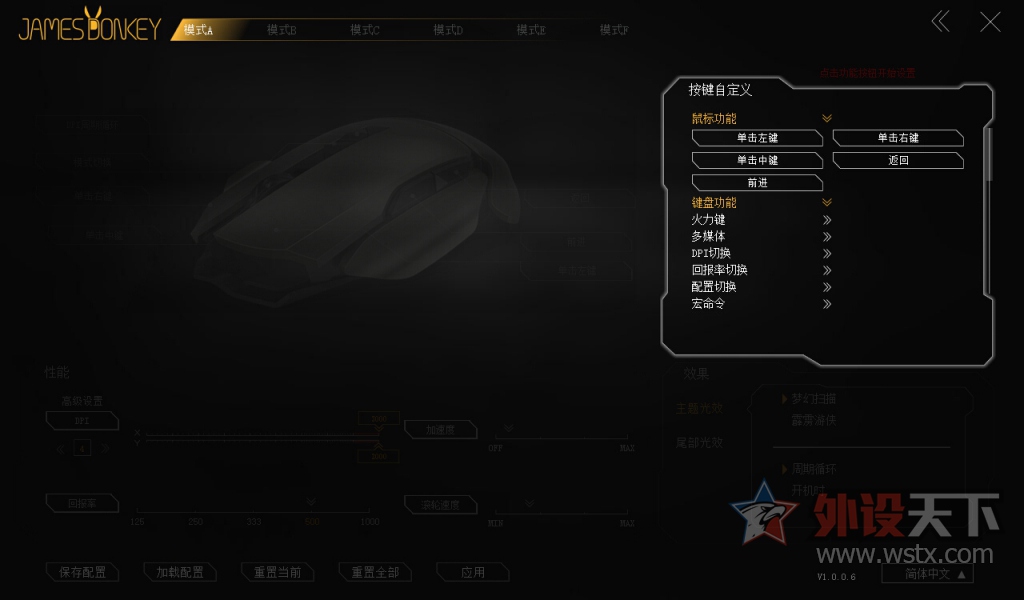Viewport: 1024px width, 600px height.
Task: Select the 单击中键 option
Action: click(757, 160)
